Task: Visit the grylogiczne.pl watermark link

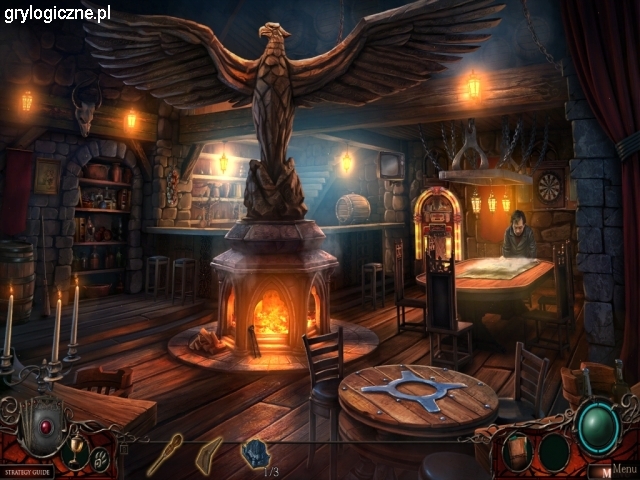Action: [56, 13]
